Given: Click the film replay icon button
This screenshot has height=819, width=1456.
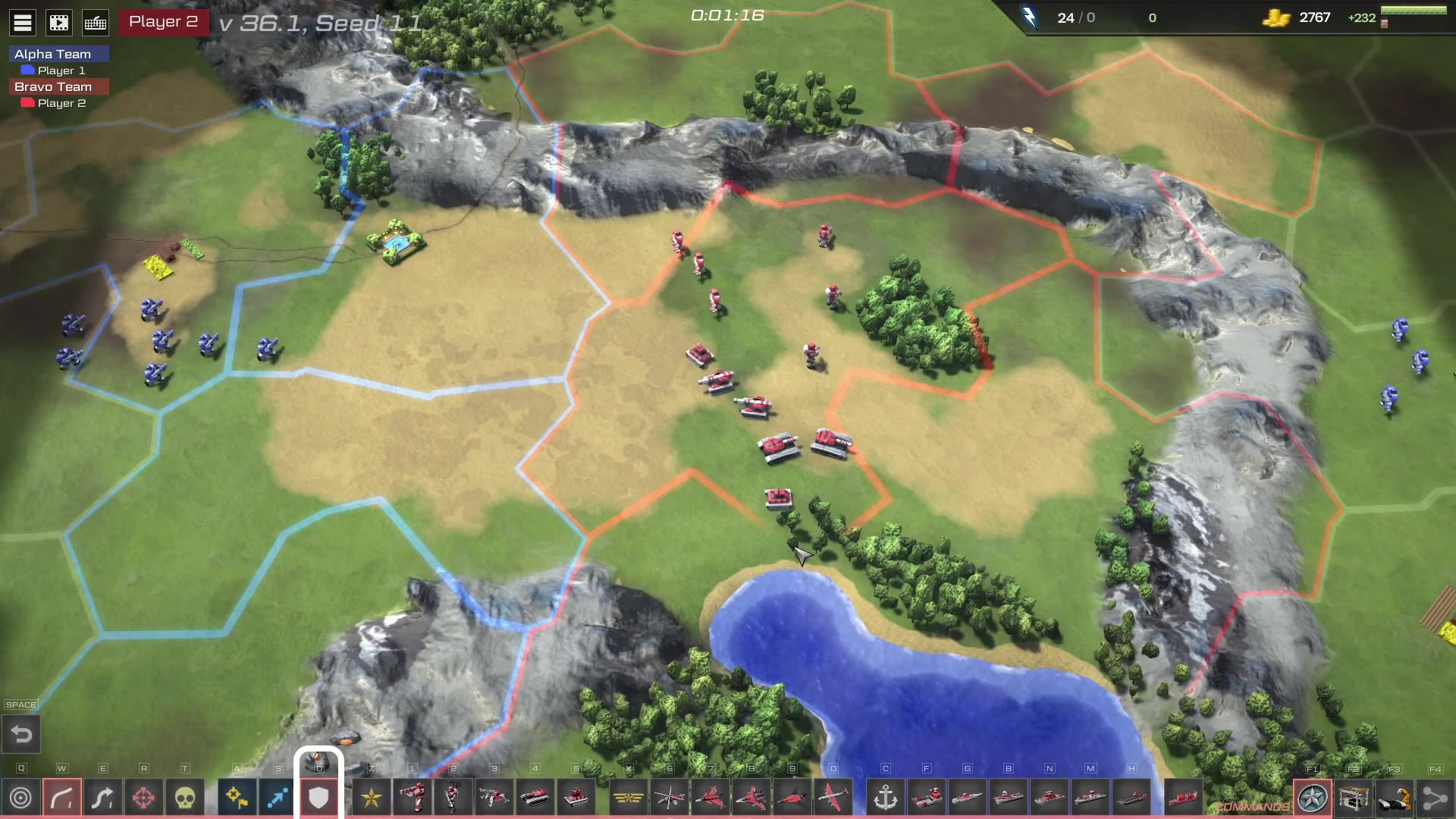Looking at the screenshot, I should [59, 23].
